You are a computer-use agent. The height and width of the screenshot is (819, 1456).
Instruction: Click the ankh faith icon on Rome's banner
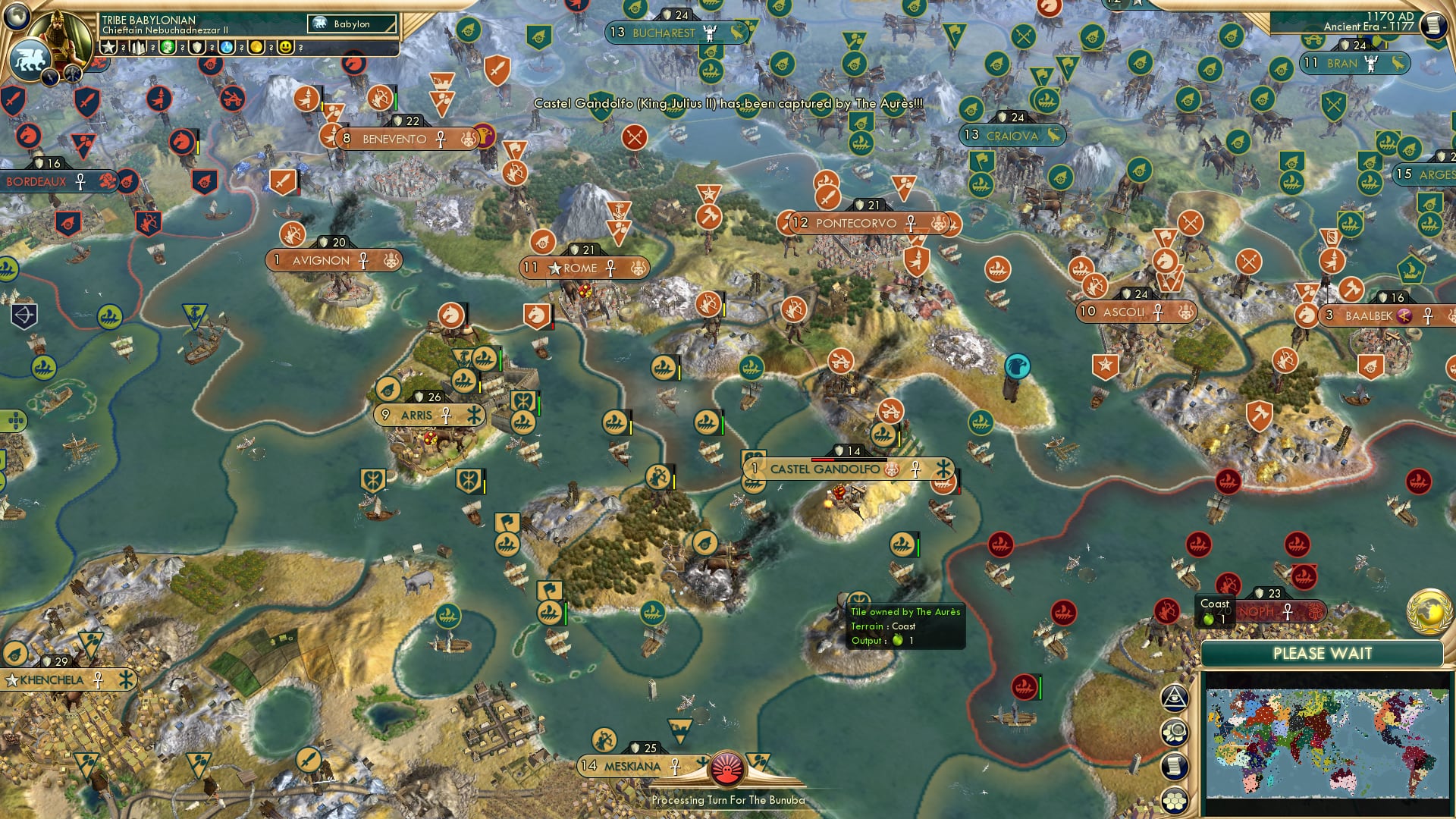pyautogui.click(x=610, y=268)
